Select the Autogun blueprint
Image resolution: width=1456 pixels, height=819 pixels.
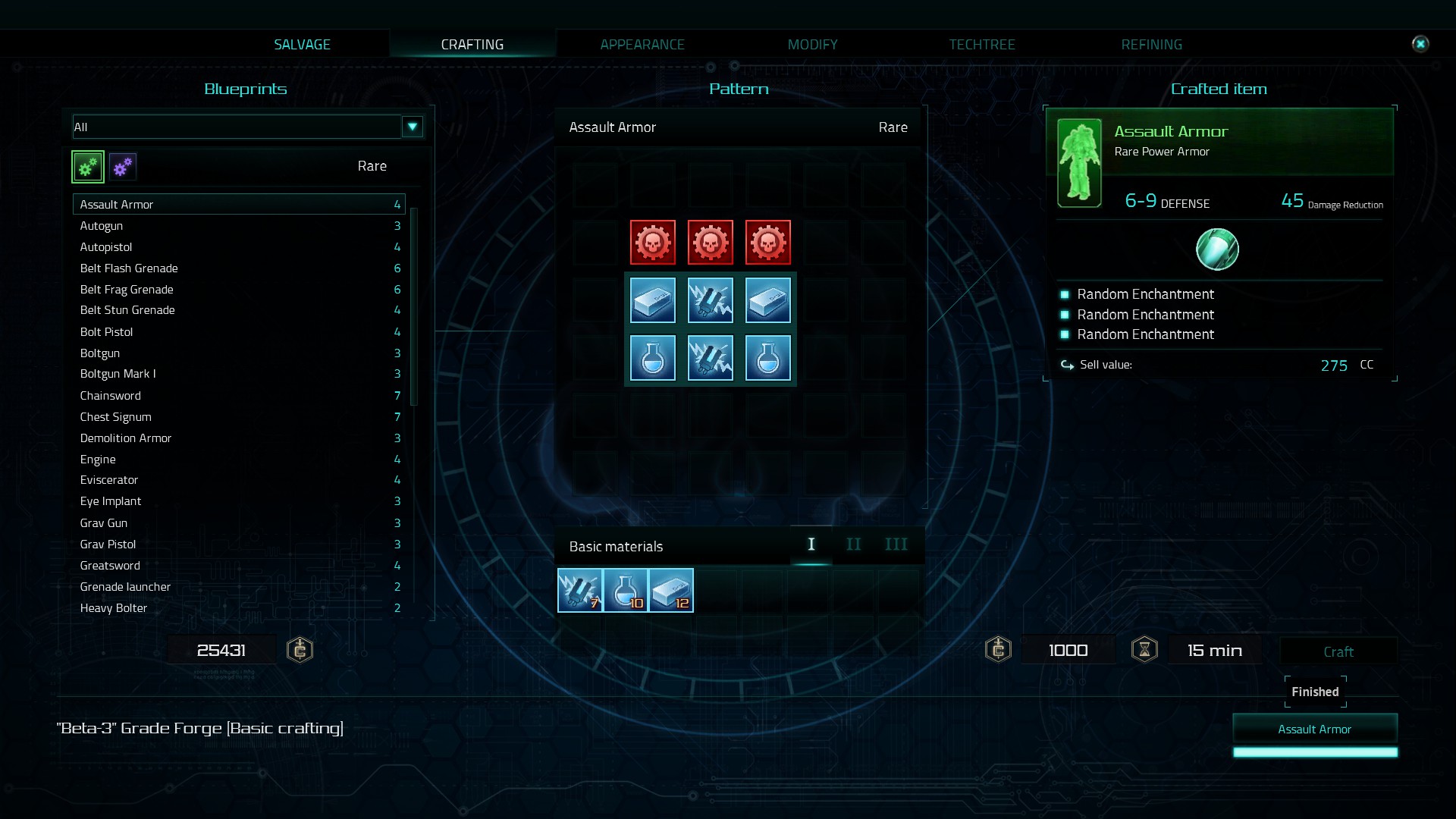pos(102,226)
